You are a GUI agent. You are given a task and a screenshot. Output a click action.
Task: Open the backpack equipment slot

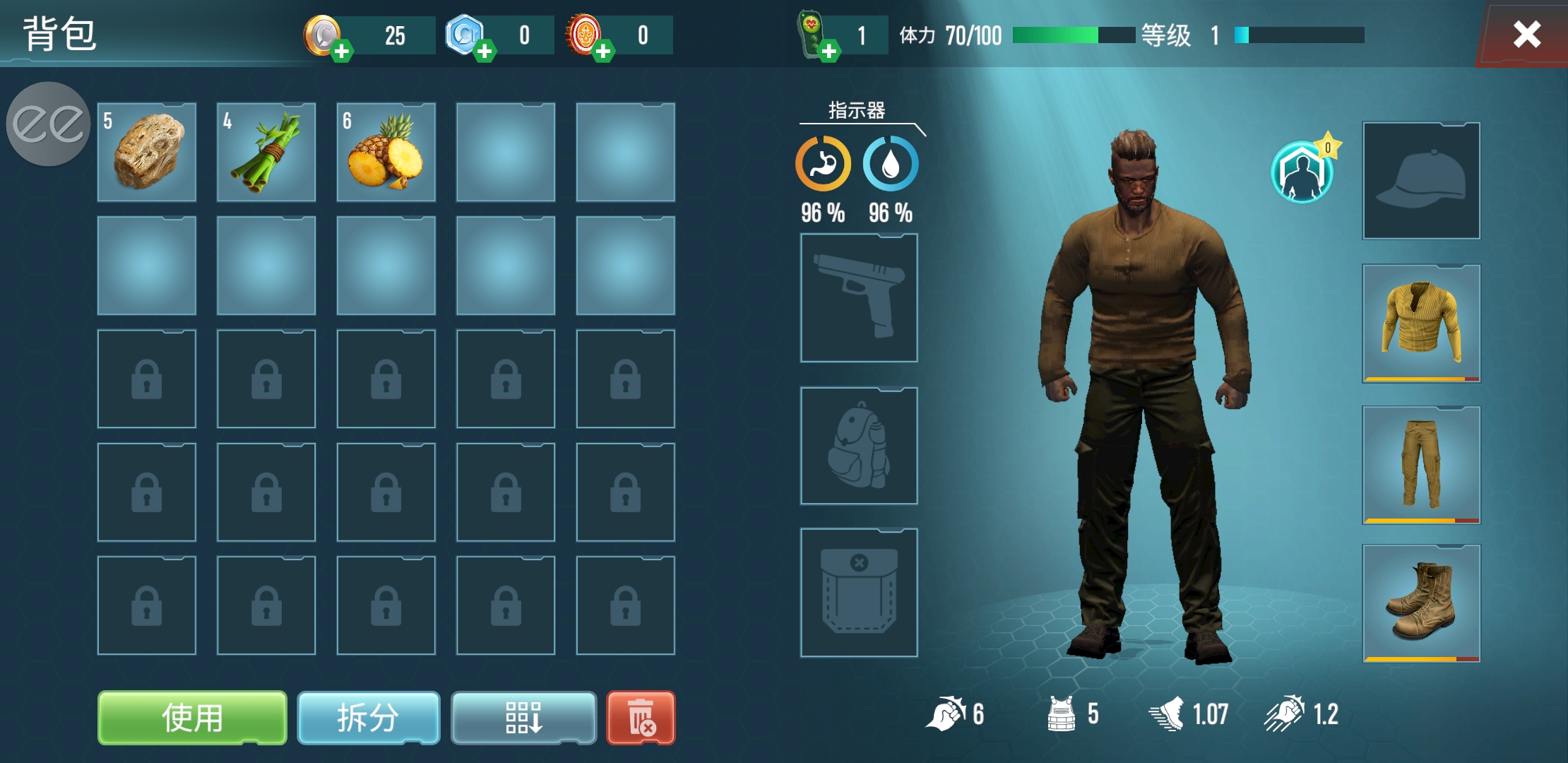[859, 446]
